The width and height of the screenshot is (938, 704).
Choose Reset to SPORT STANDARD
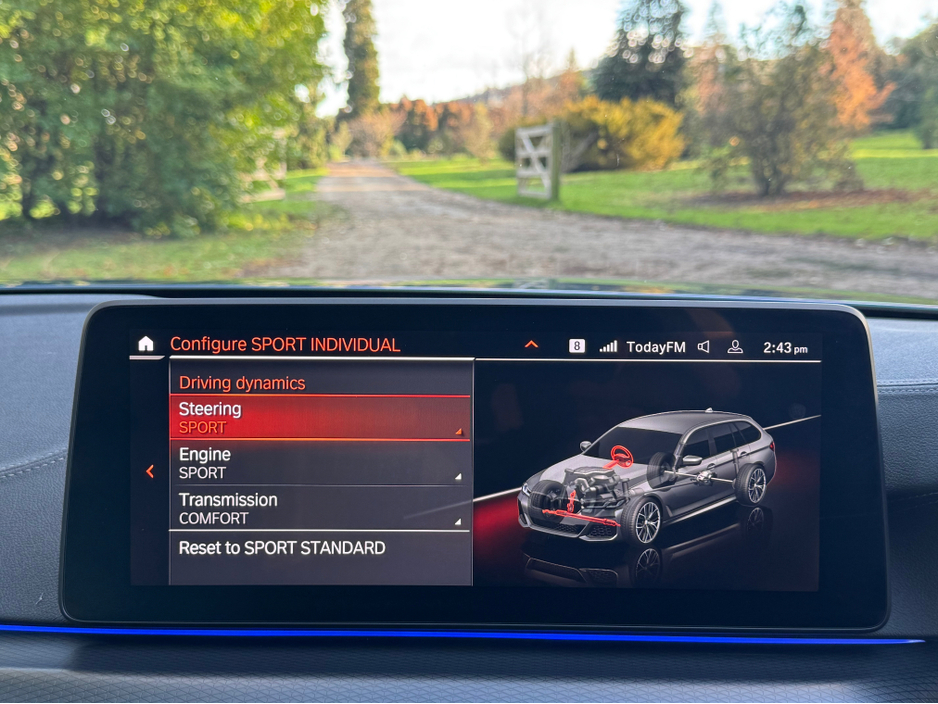(x=319, y=548)
